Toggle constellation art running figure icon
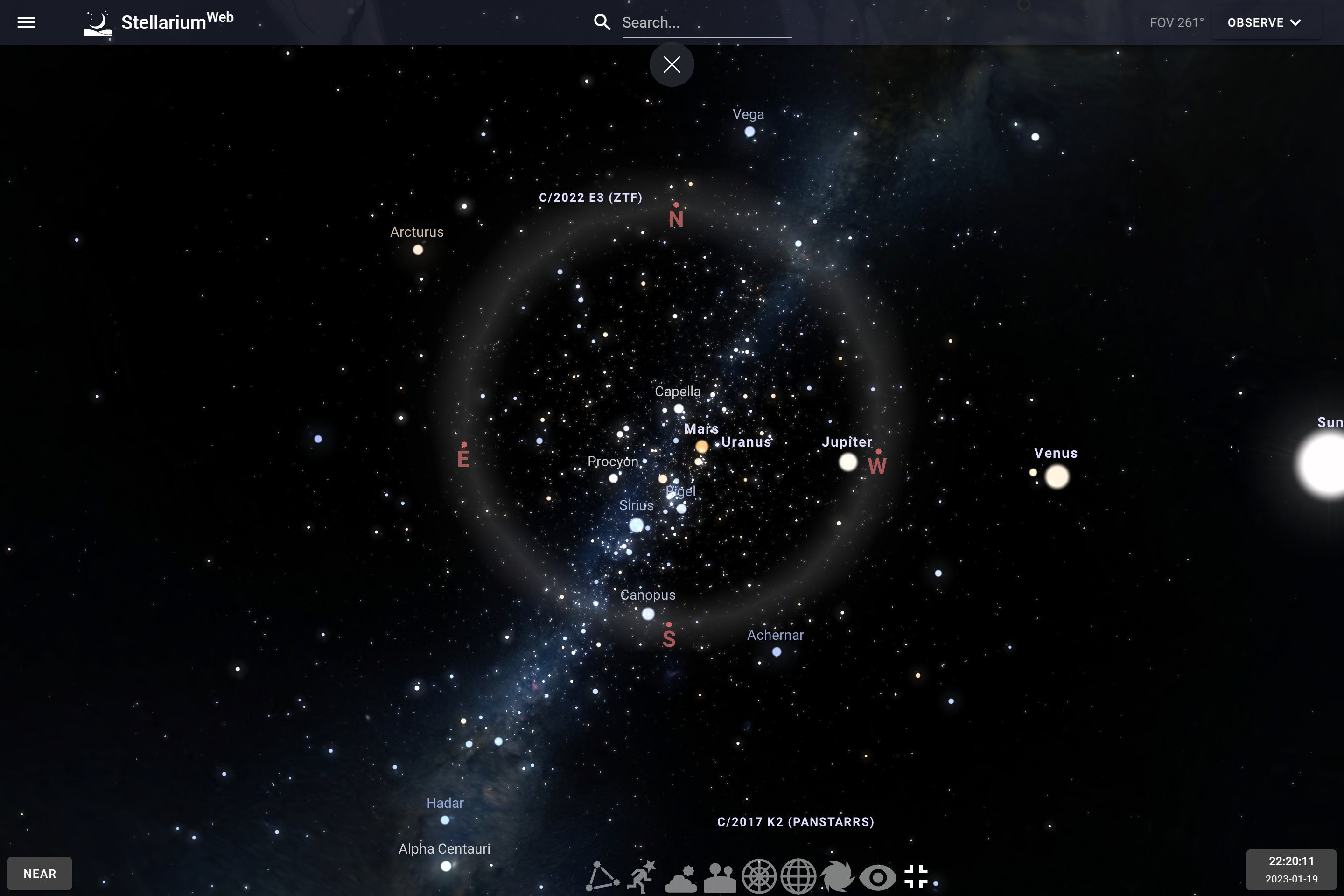The image size is (1344, 896). [x=642, y=876]
